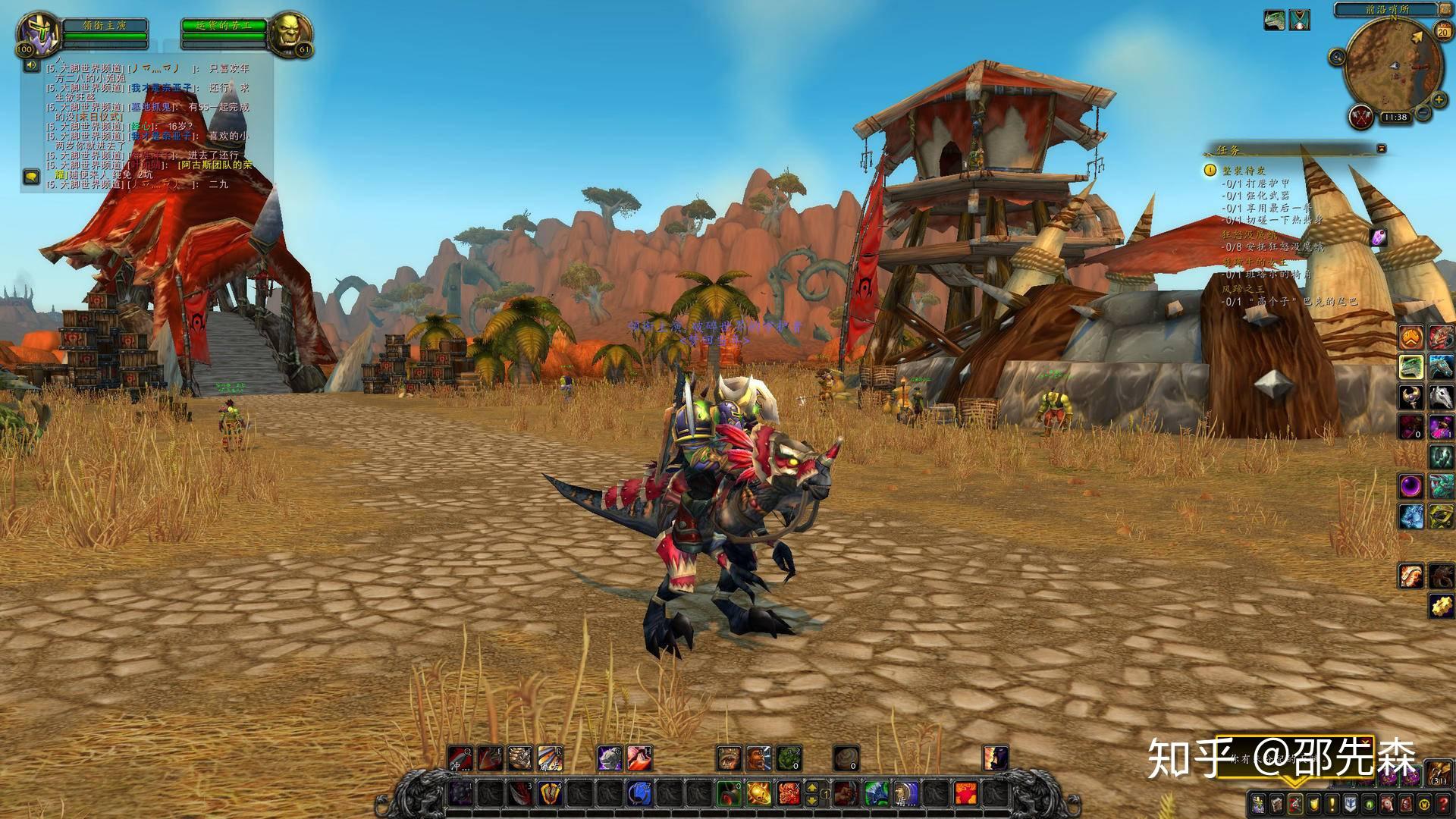Open the crossed-axes PvP button near minimap
1456x819 pixels.
coord(1360,117)
